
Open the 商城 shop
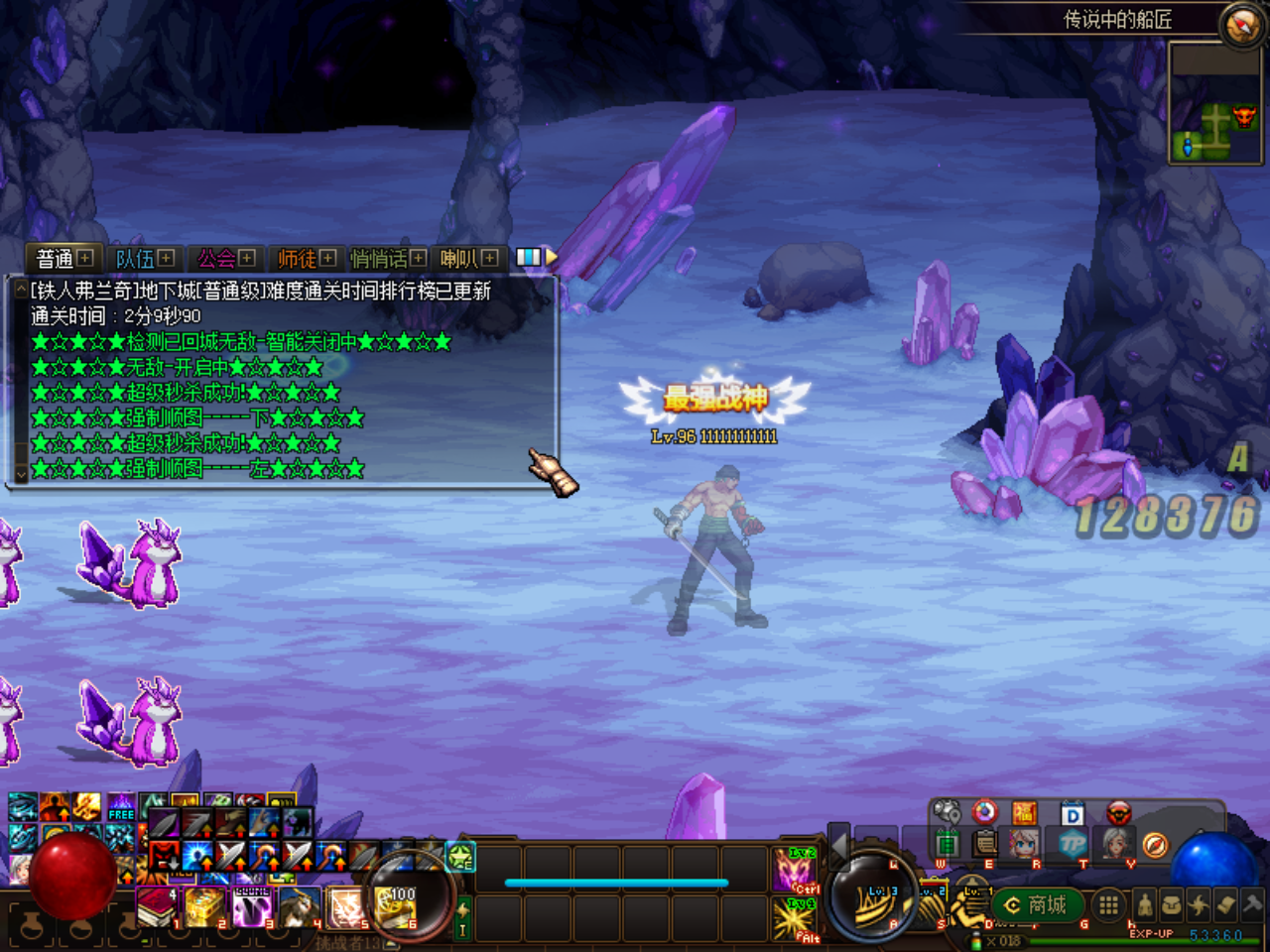tap(1036, 904)
